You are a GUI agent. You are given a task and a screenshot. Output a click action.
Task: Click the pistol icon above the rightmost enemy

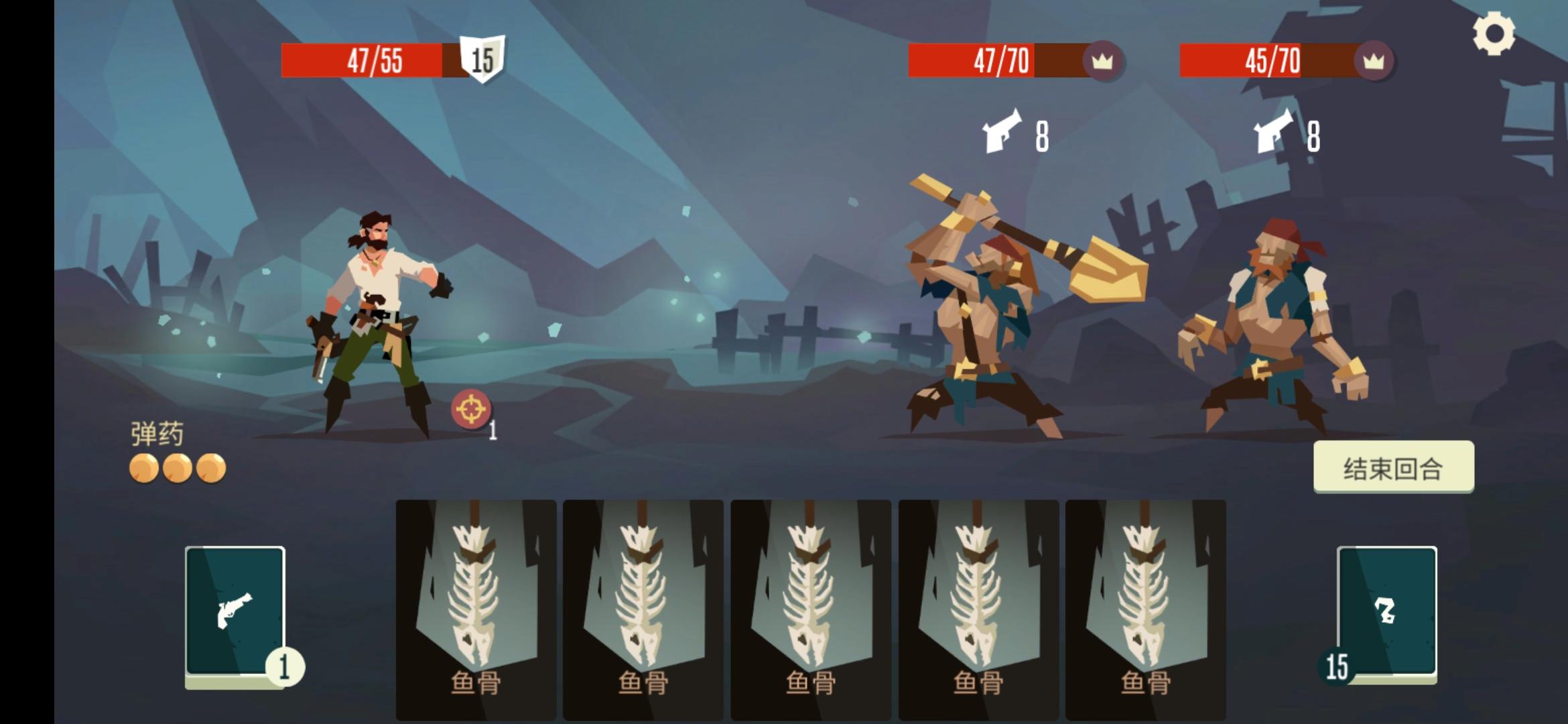(1272, 130)
